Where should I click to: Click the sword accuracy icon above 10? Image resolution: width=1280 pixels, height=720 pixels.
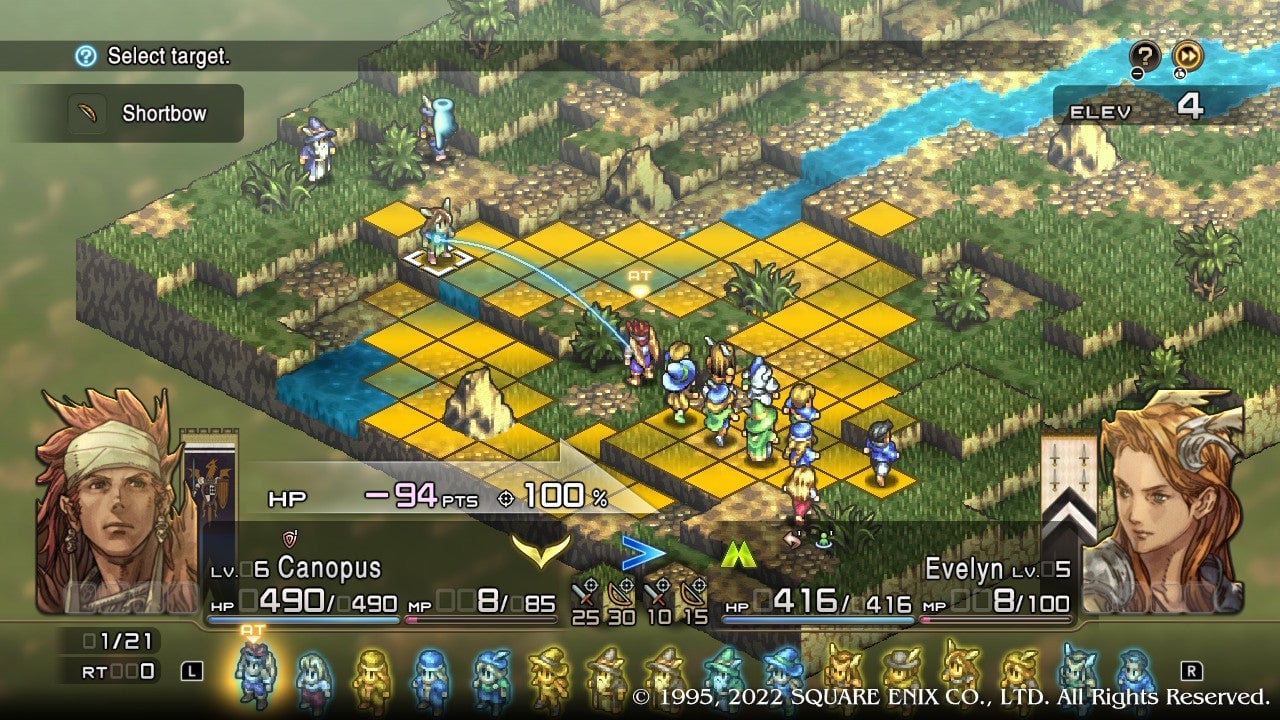pos(657,590)
